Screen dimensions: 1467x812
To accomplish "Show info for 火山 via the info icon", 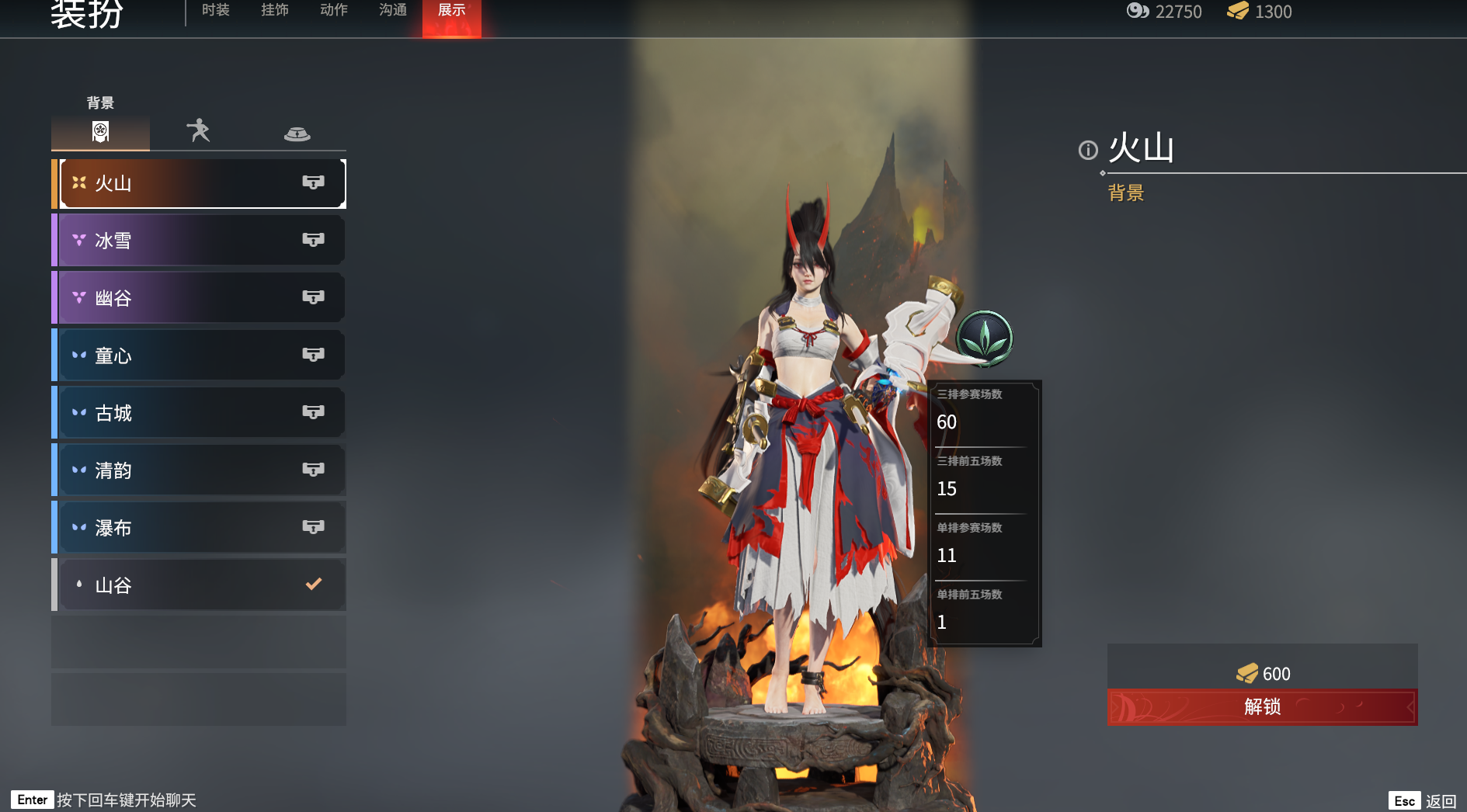I will click(x=1088, y=150).
